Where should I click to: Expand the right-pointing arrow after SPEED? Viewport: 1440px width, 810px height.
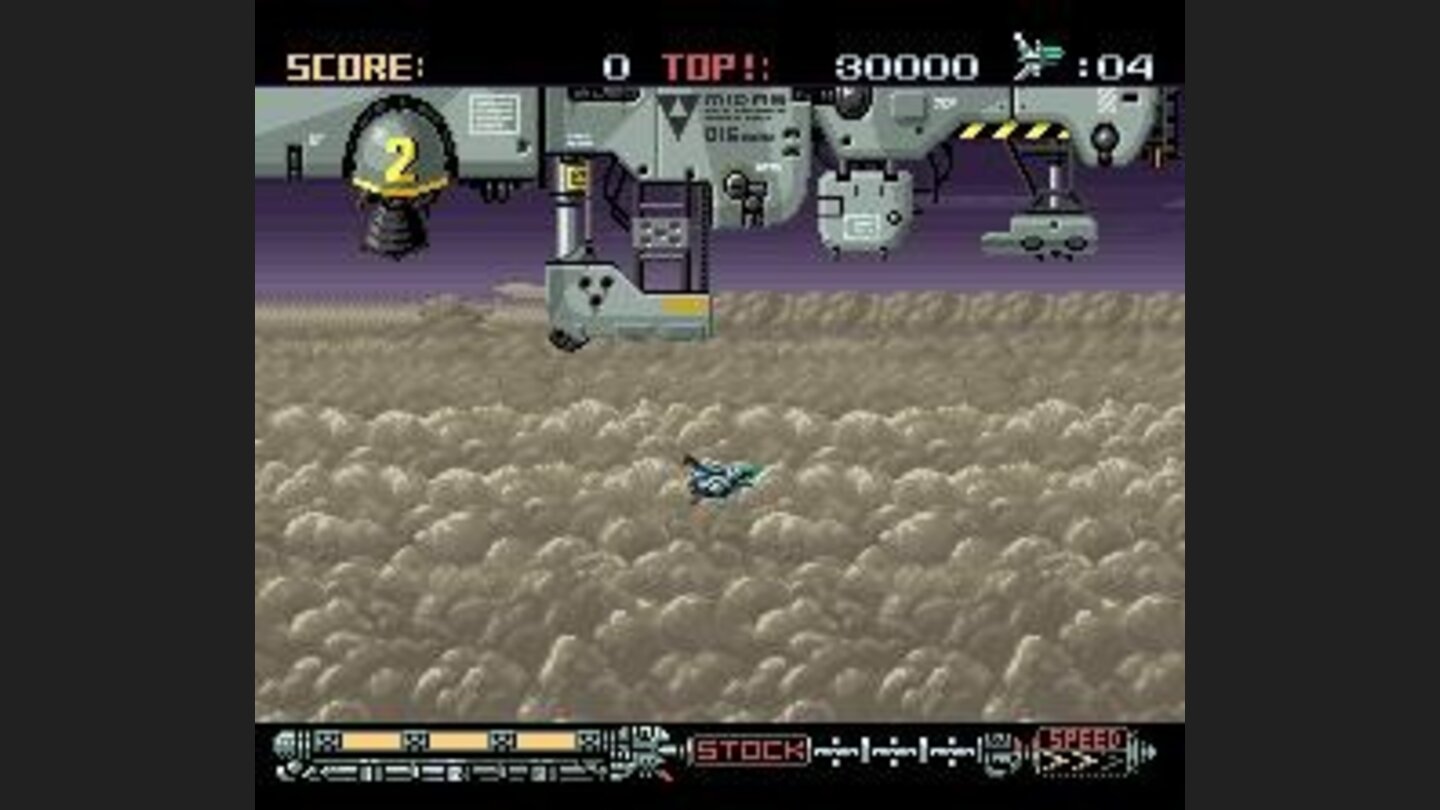(1150, 753)
